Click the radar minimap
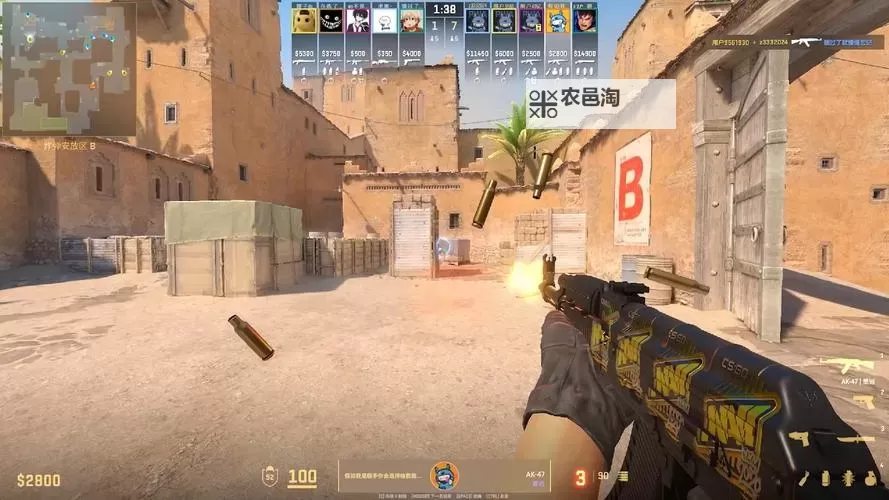 69,69
